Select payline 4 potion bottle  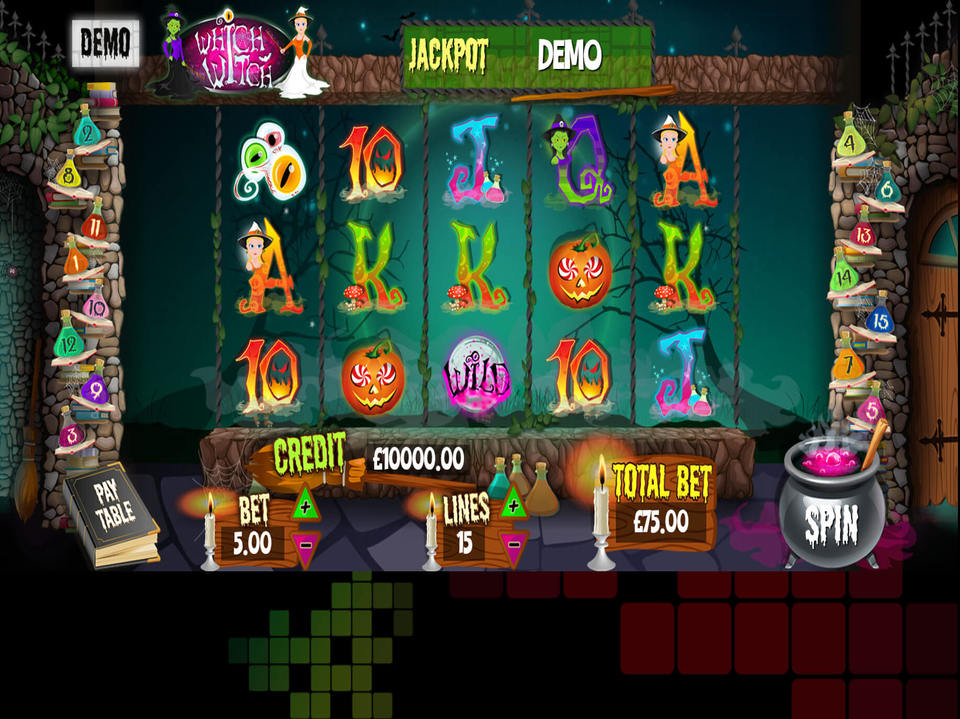point(850,141)
